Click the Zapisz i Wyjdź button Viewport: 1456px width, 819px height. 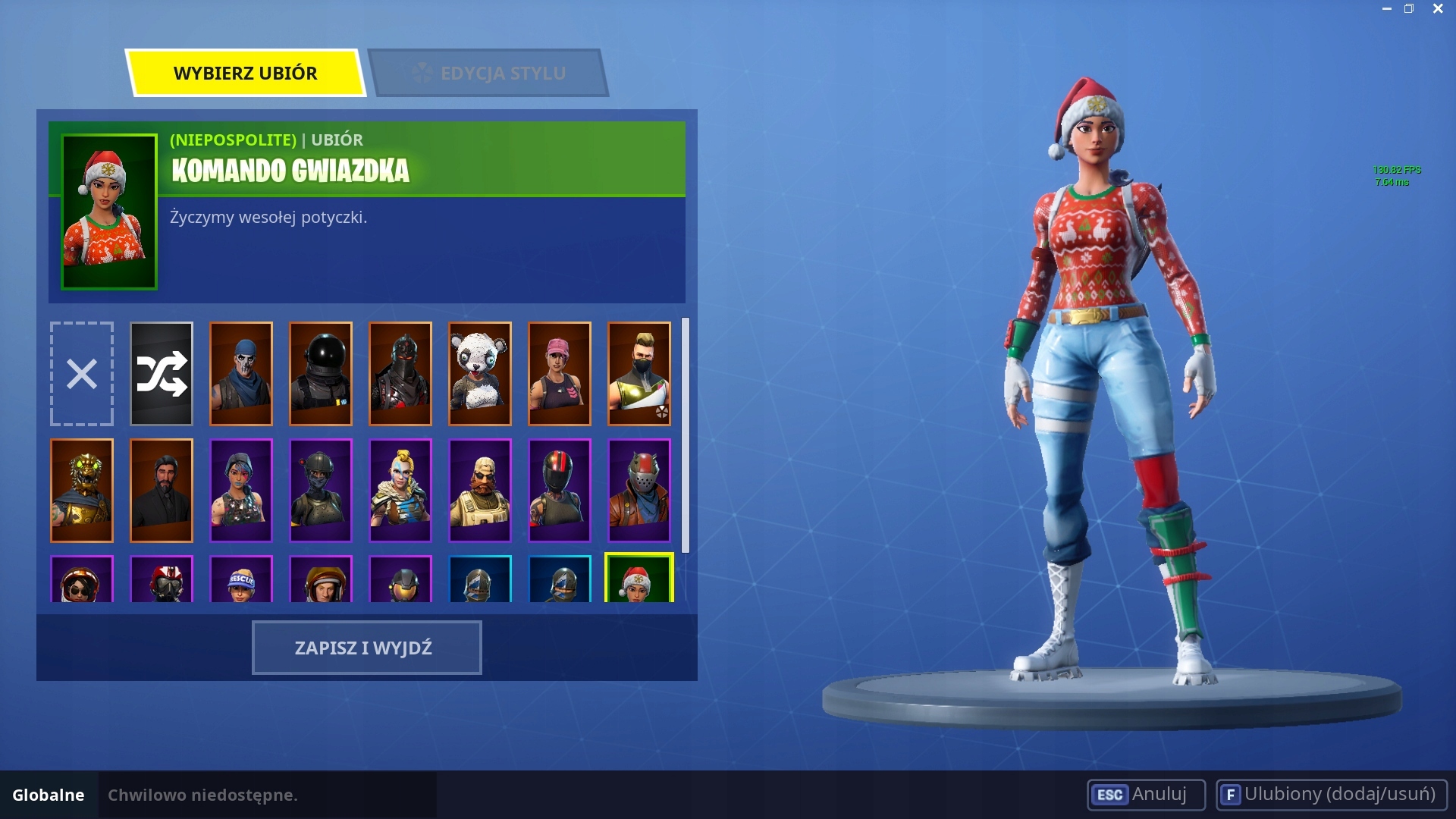tap(366, 648)
